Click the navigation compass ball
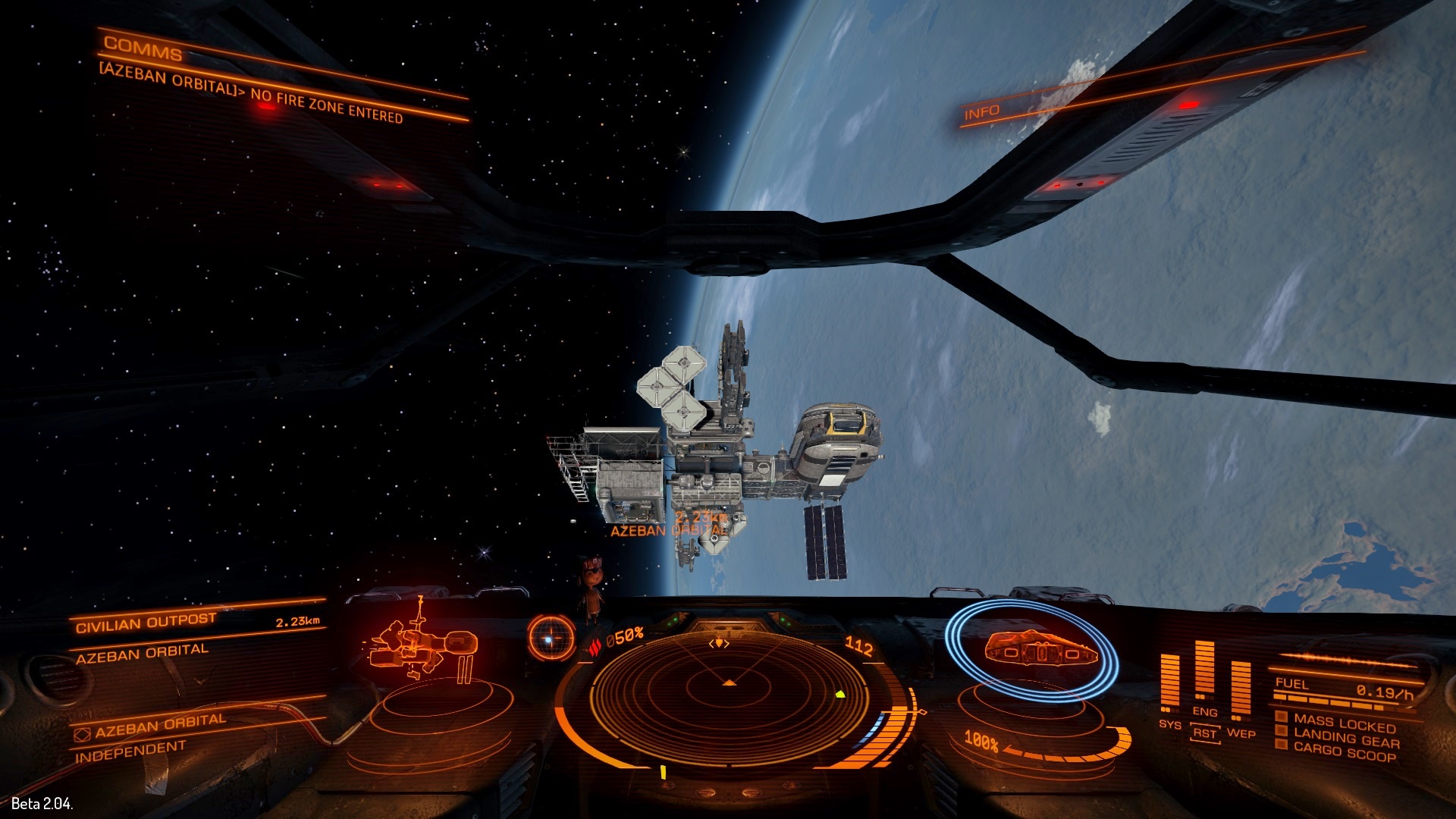This screenshot has height=819, width=1456. coord(551,637)
